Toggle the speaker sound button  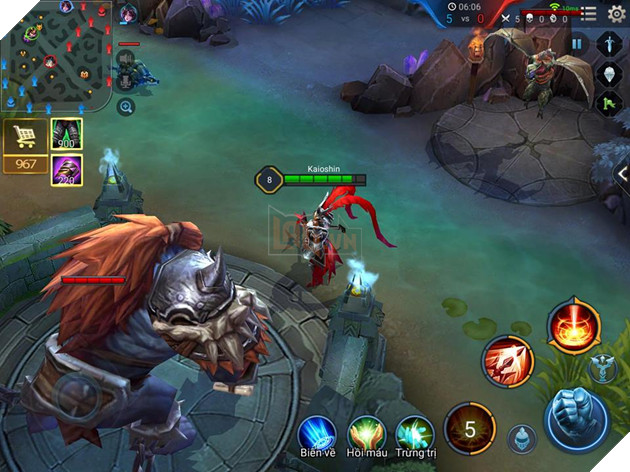[x=127, y=56]
